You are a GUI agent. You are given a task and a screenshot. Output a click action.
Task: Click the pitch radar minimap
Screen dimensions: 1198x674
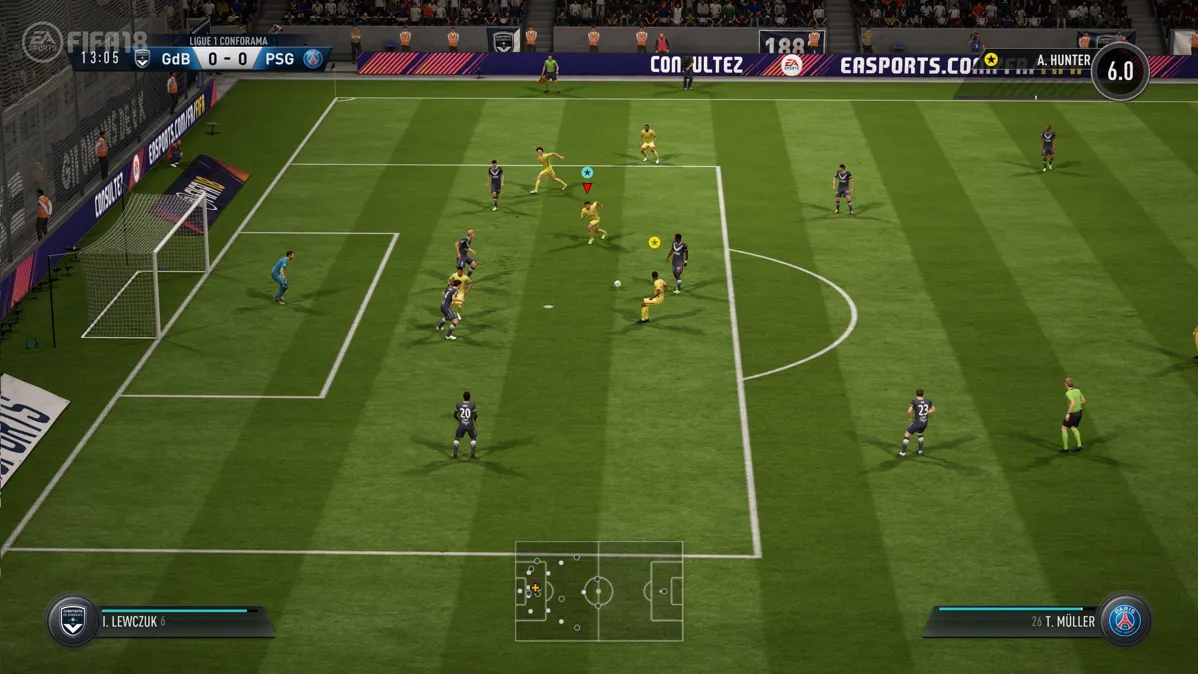click(x=599, y=591)
